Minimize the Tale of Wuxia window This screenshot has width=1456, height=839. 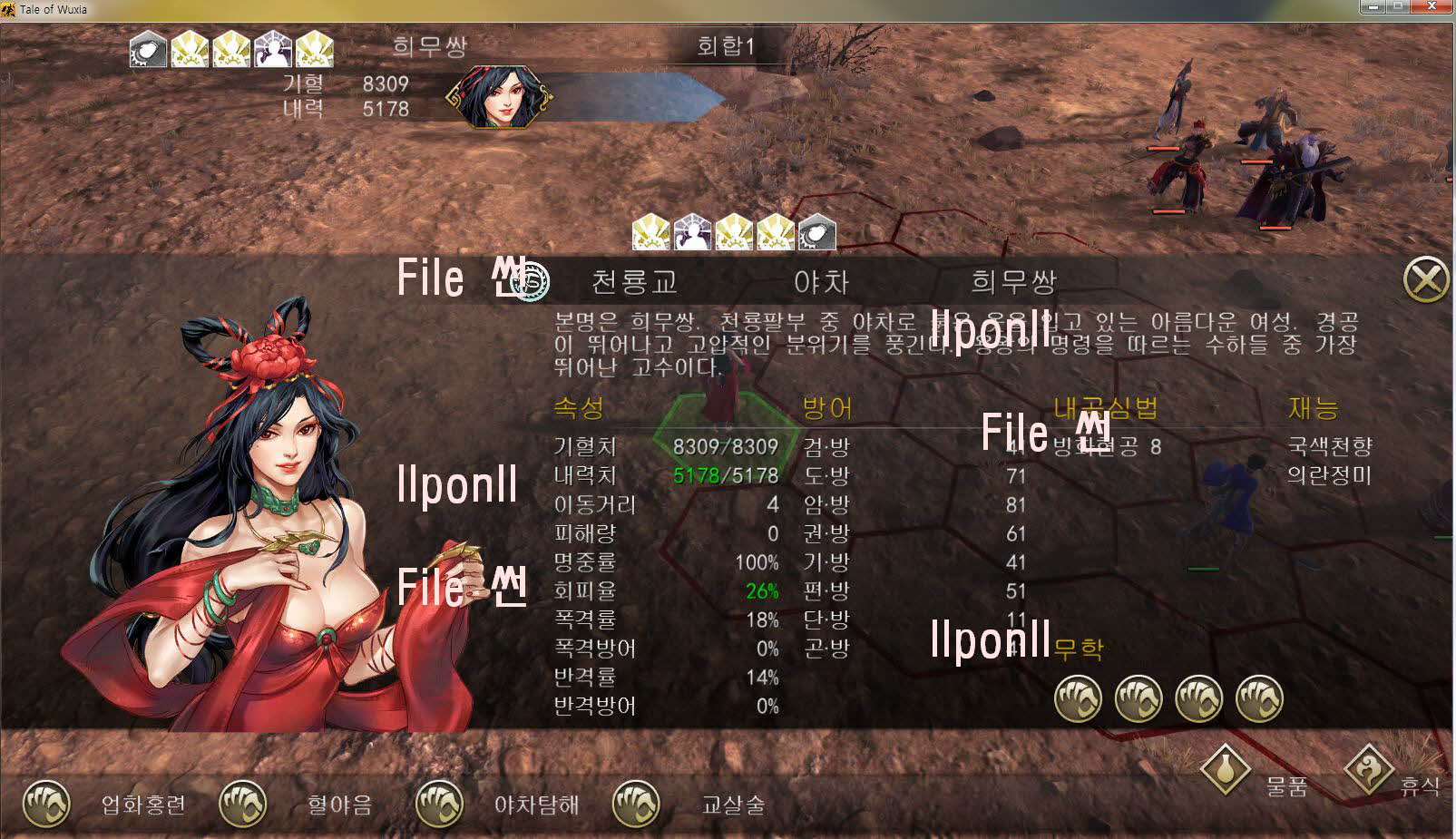tap(1374, 7)
